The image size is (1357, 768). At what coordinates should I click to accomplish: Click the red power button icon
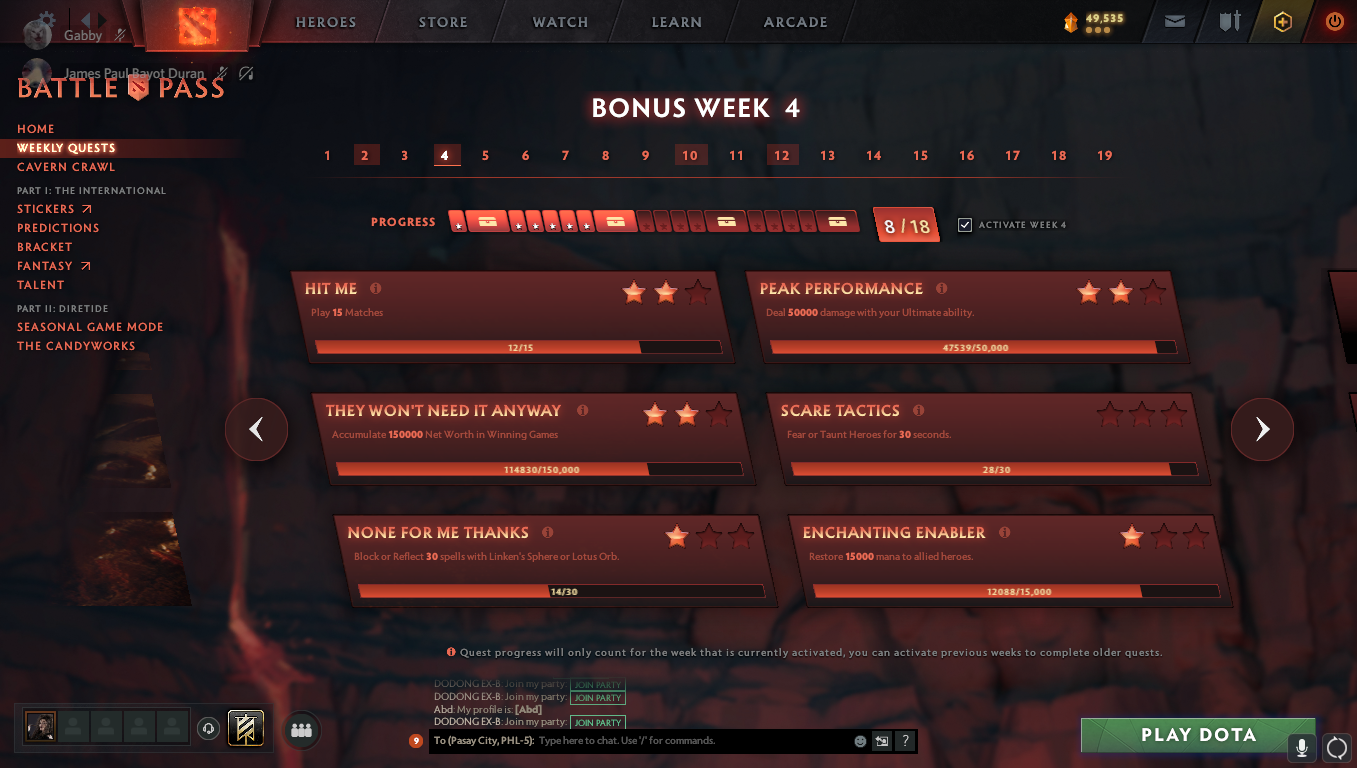(1334, 21)
